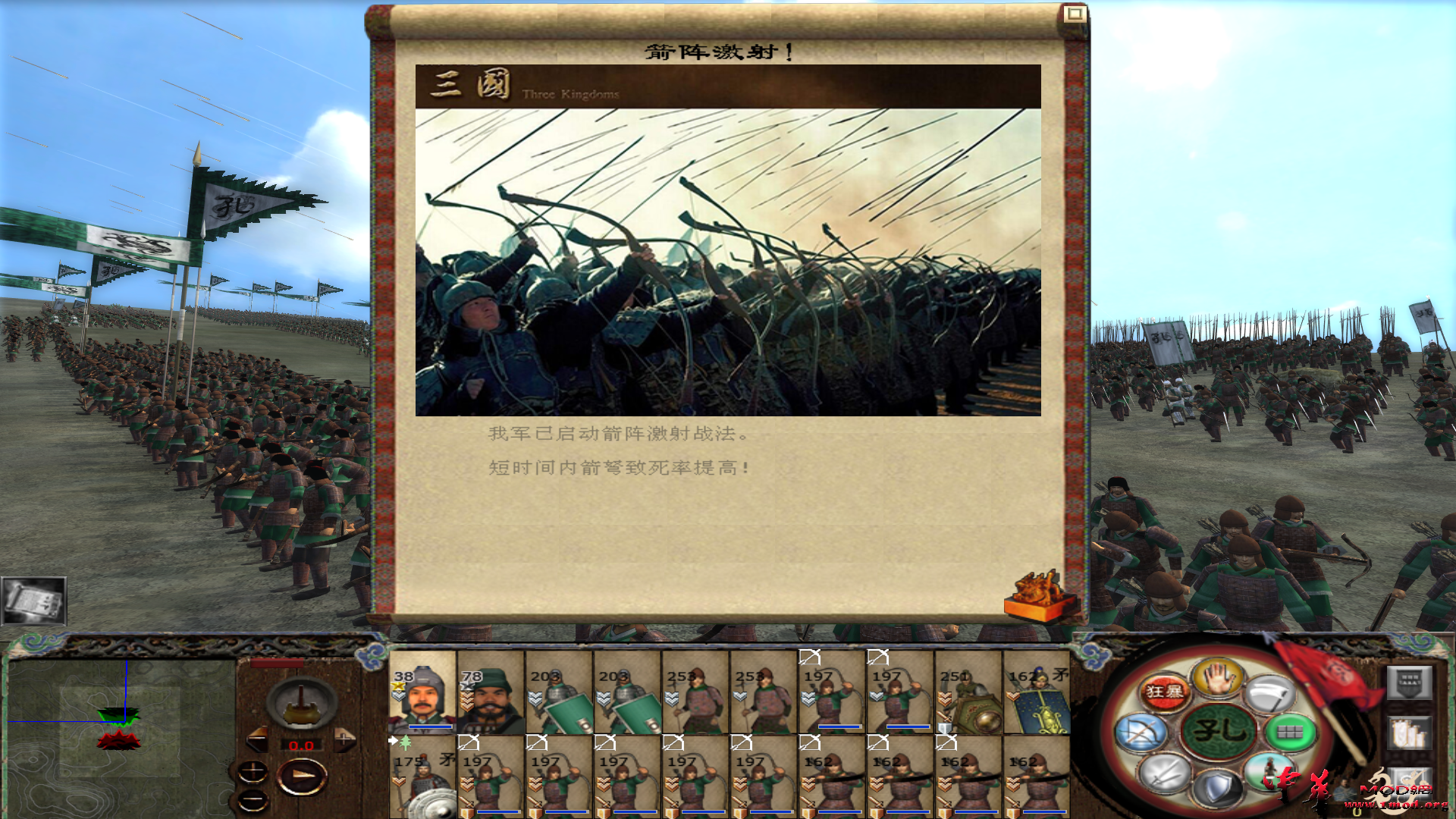Select the bow fire-at-will icon
This screenshot has height=819, width=1456.
(x=1141, y=730)
